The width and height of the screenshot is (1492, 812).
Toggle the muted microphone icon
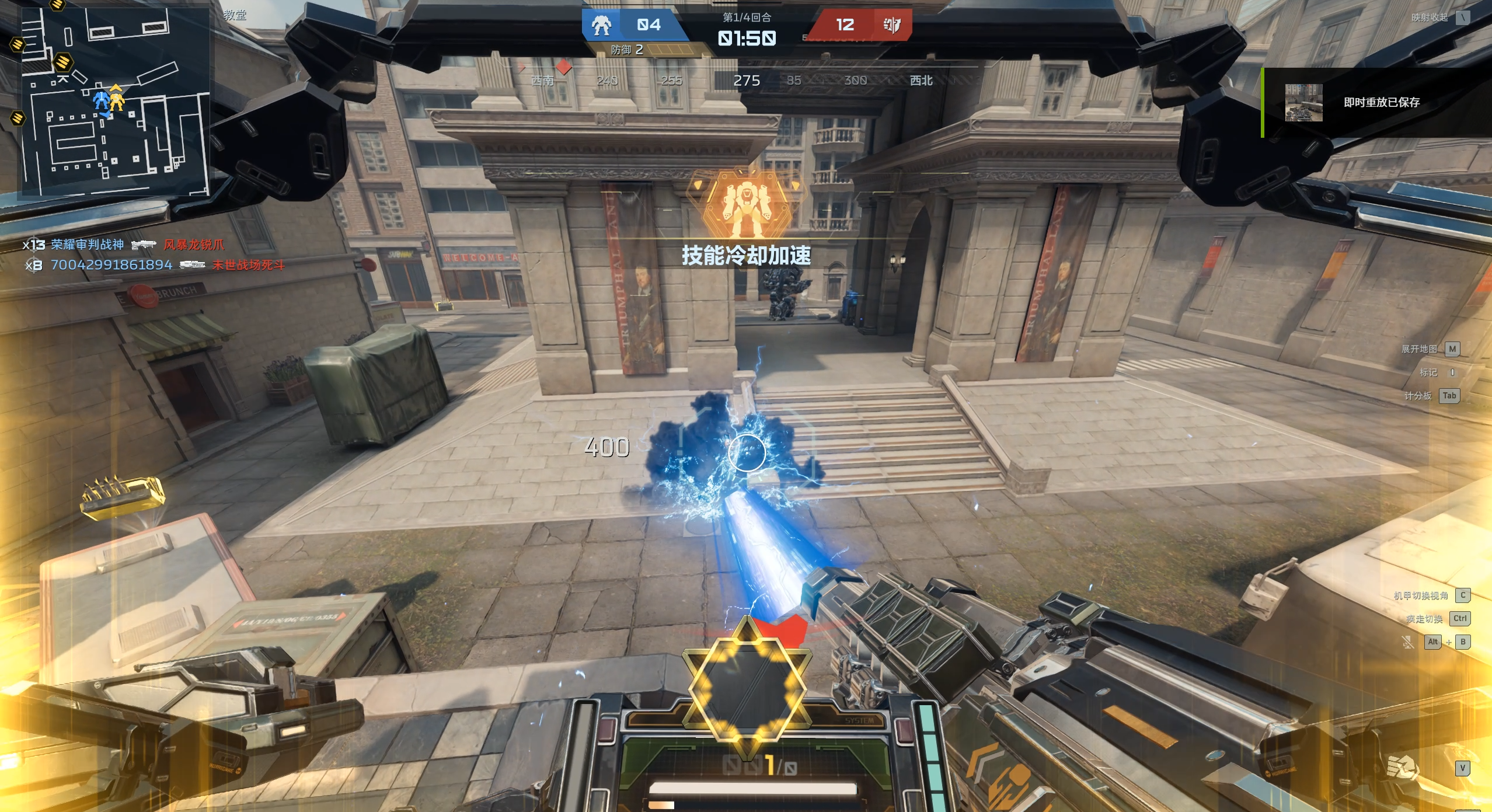click(1408, 642)
